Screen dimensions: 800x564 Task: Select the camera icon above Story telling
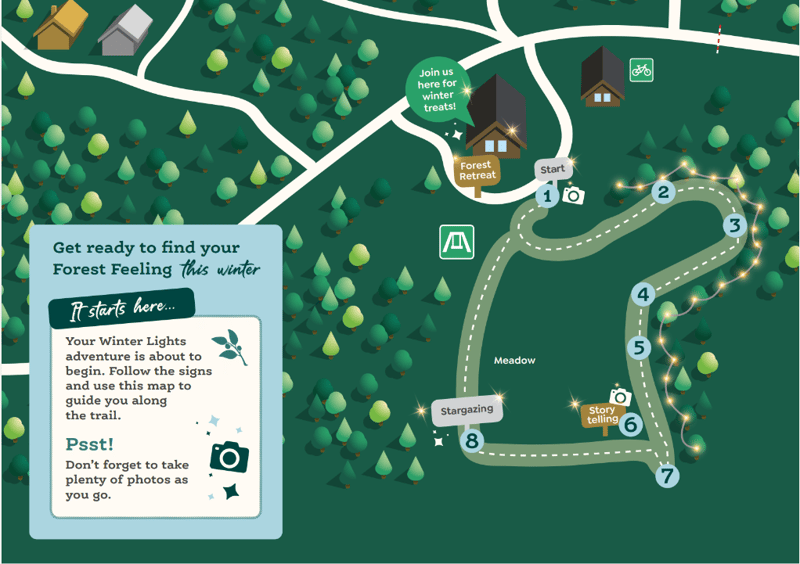pos(620,397)
